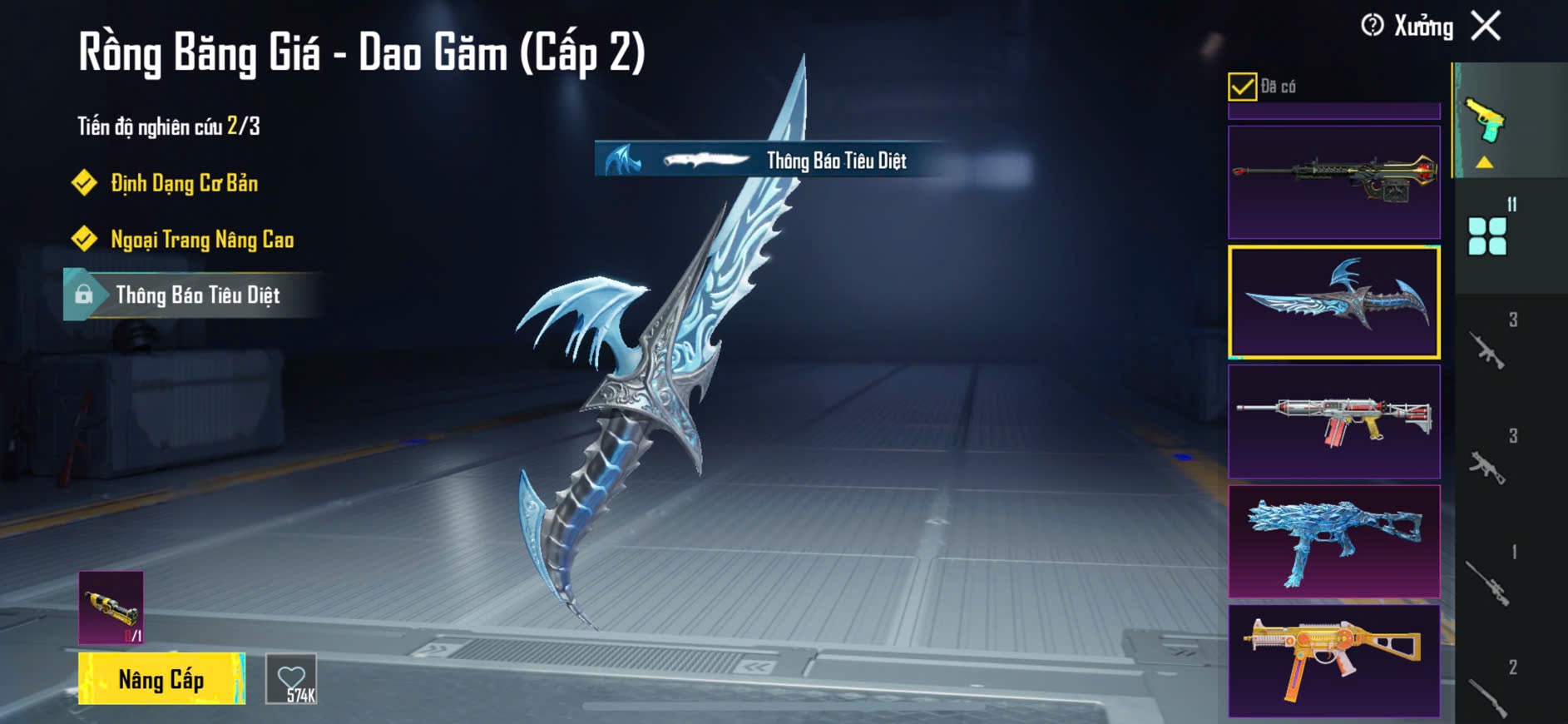Image resolution: width=1568 pixels, height=724 pixels.
Task: Open the Xưởng help question icon
Action: 1372,26
